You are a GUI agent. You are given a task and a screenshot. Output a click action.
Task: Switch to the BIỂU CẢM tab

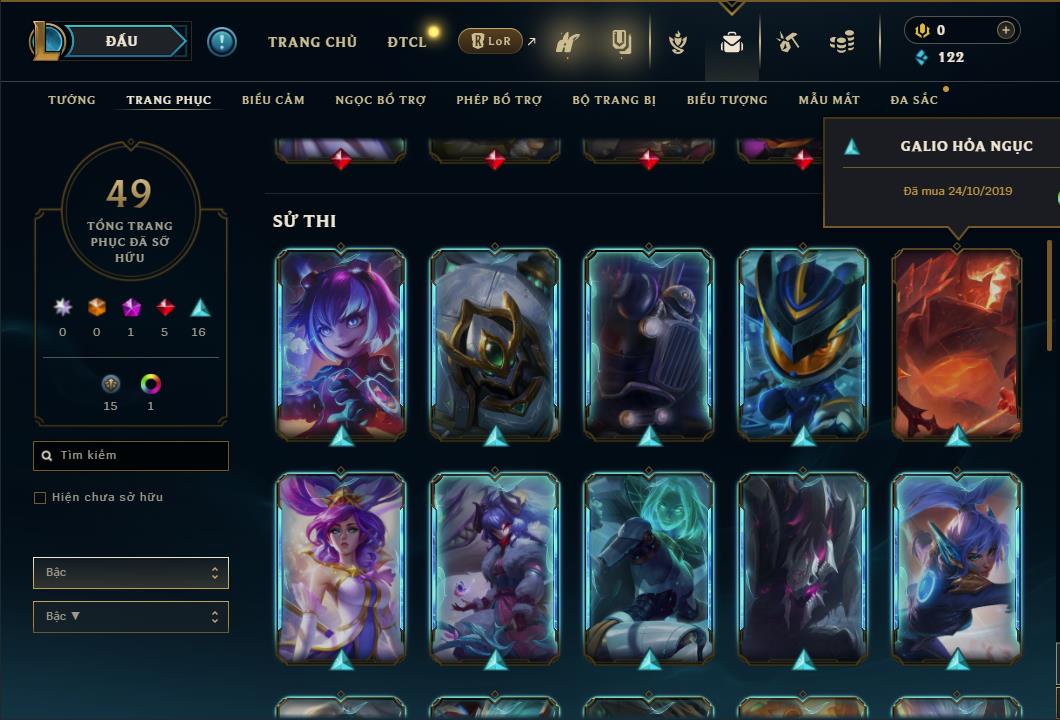tap(273, 100)
